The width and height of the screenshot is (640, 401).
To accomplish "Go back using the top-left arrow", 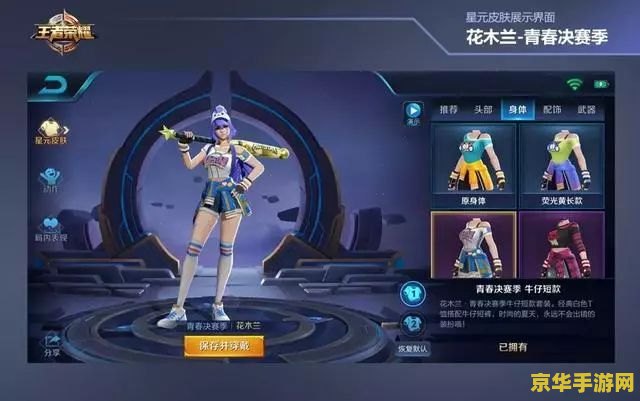I will pos(54,87).
